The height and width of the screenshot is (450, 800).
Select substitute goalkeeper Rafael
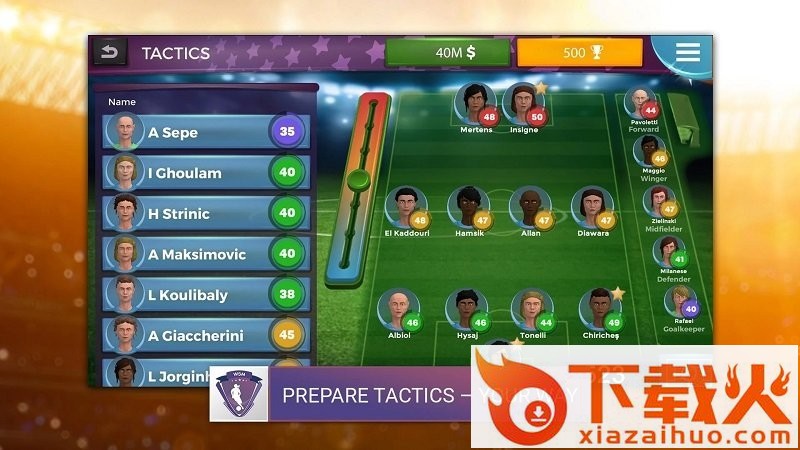(x=681, y=302)
